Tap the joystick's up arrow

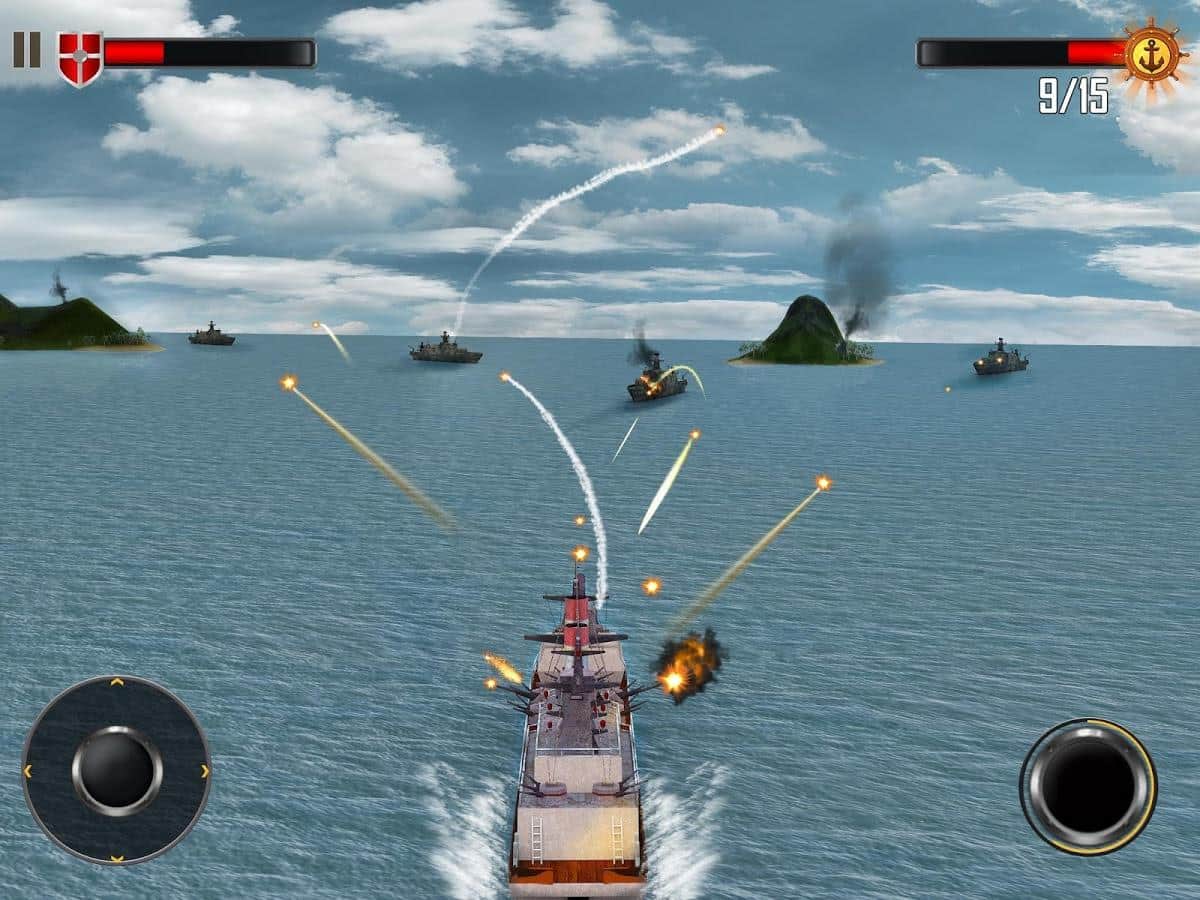click(116, 683)
